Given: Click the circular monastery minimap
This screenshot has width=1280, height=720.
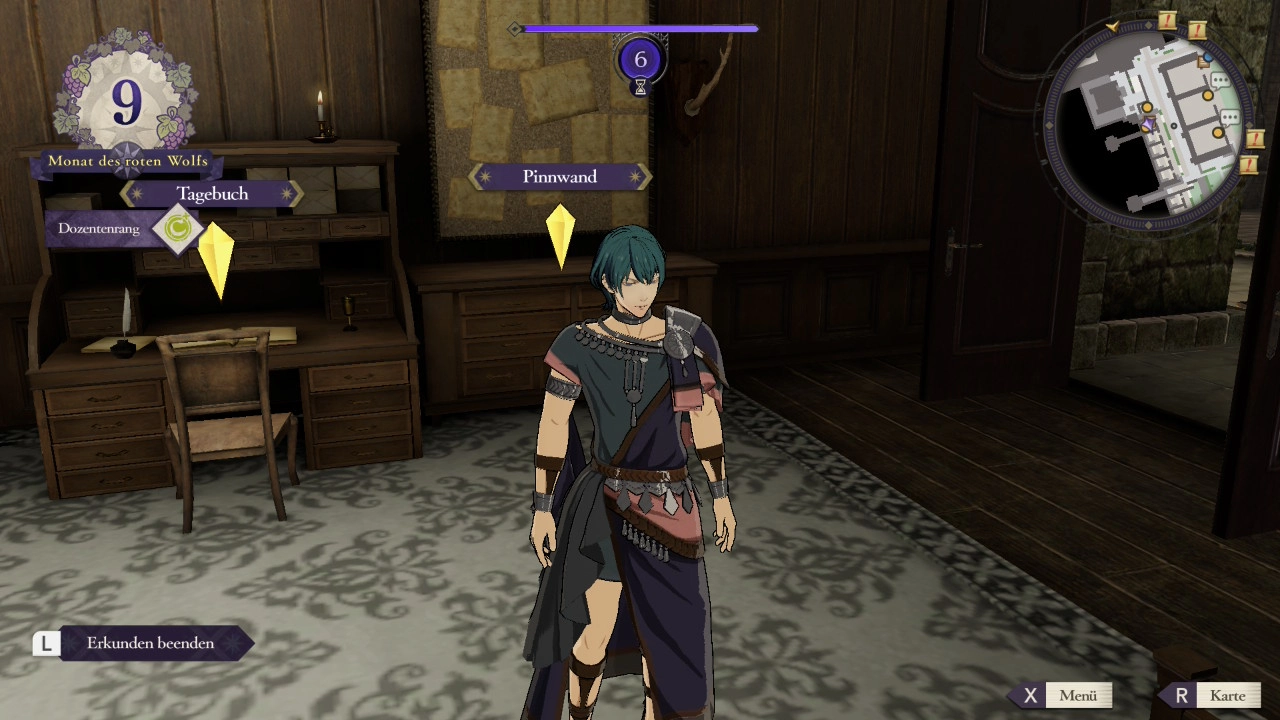Looking at the screenshot, I should (1146, 120).
